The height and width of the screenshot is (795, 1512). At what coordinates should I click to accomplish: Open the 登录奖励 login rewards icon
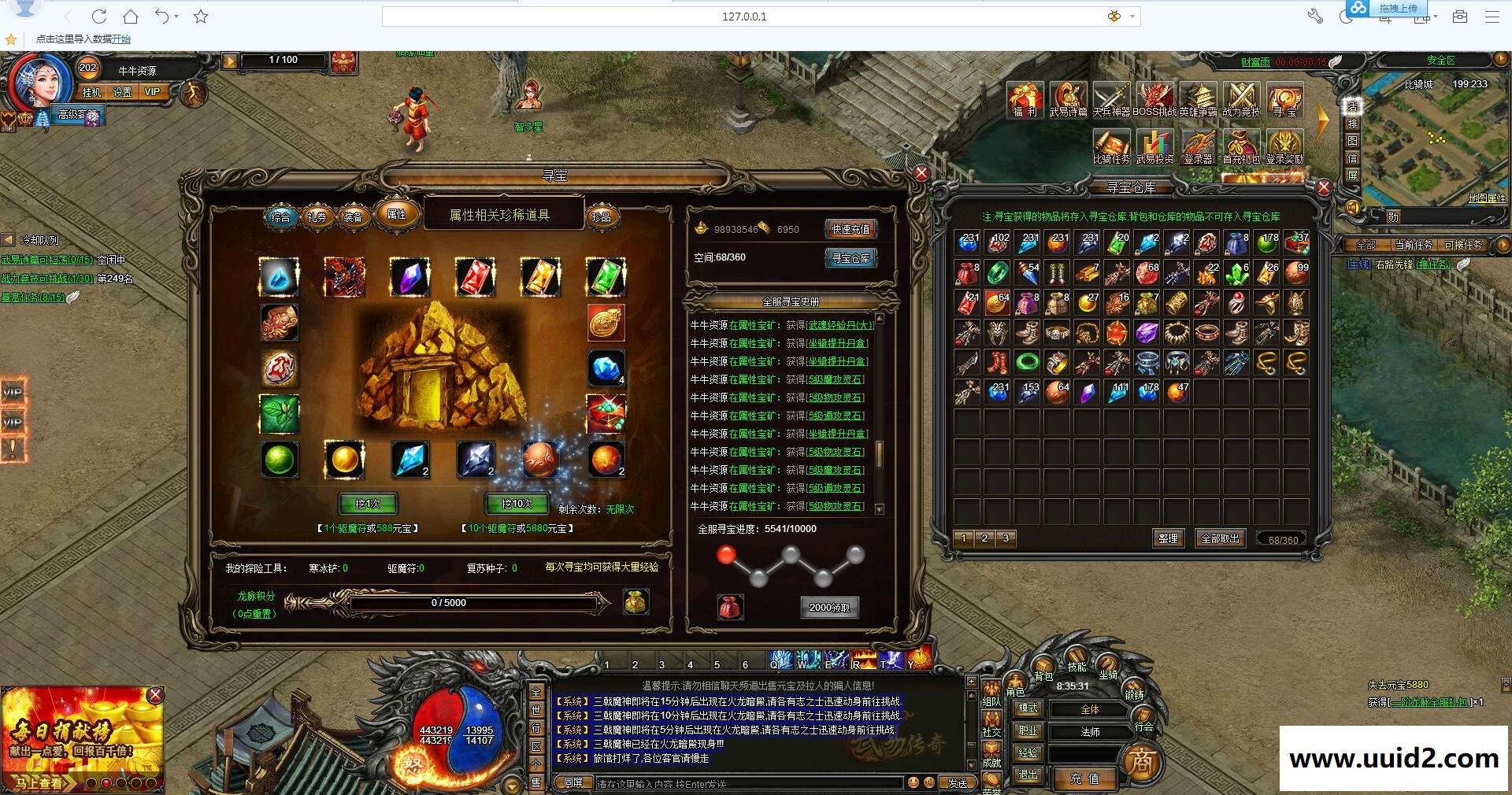[1286, 146]
